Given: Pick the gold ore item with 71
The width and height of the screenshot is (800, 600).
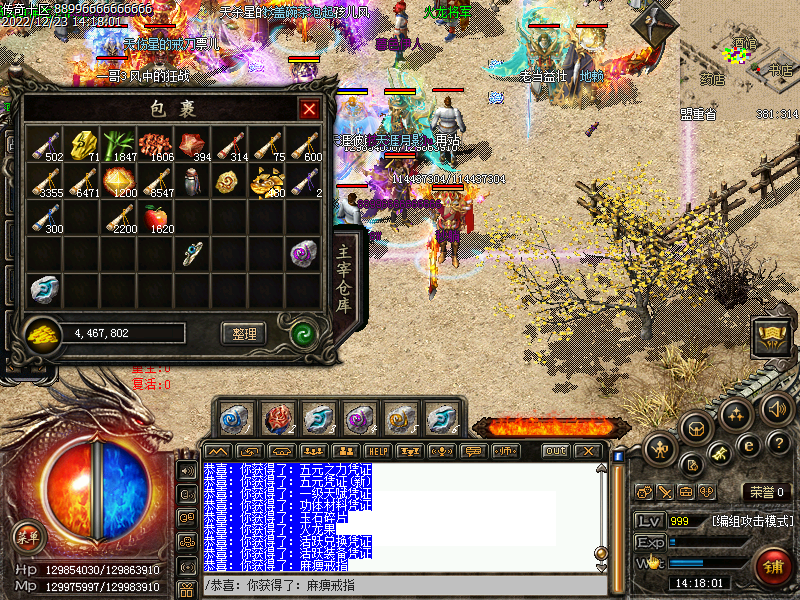Looking at the screenshot, I should [84, 144].
